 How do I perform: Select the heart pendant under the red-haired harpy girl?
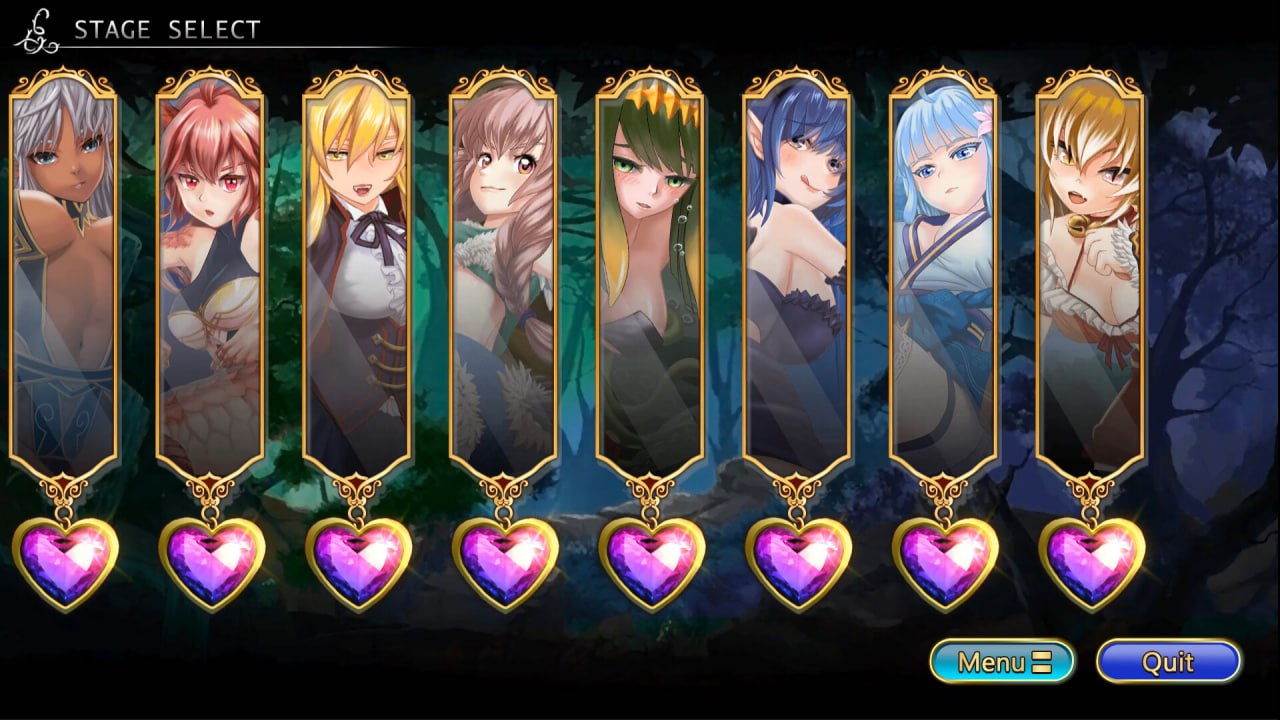tap(209, 566)
